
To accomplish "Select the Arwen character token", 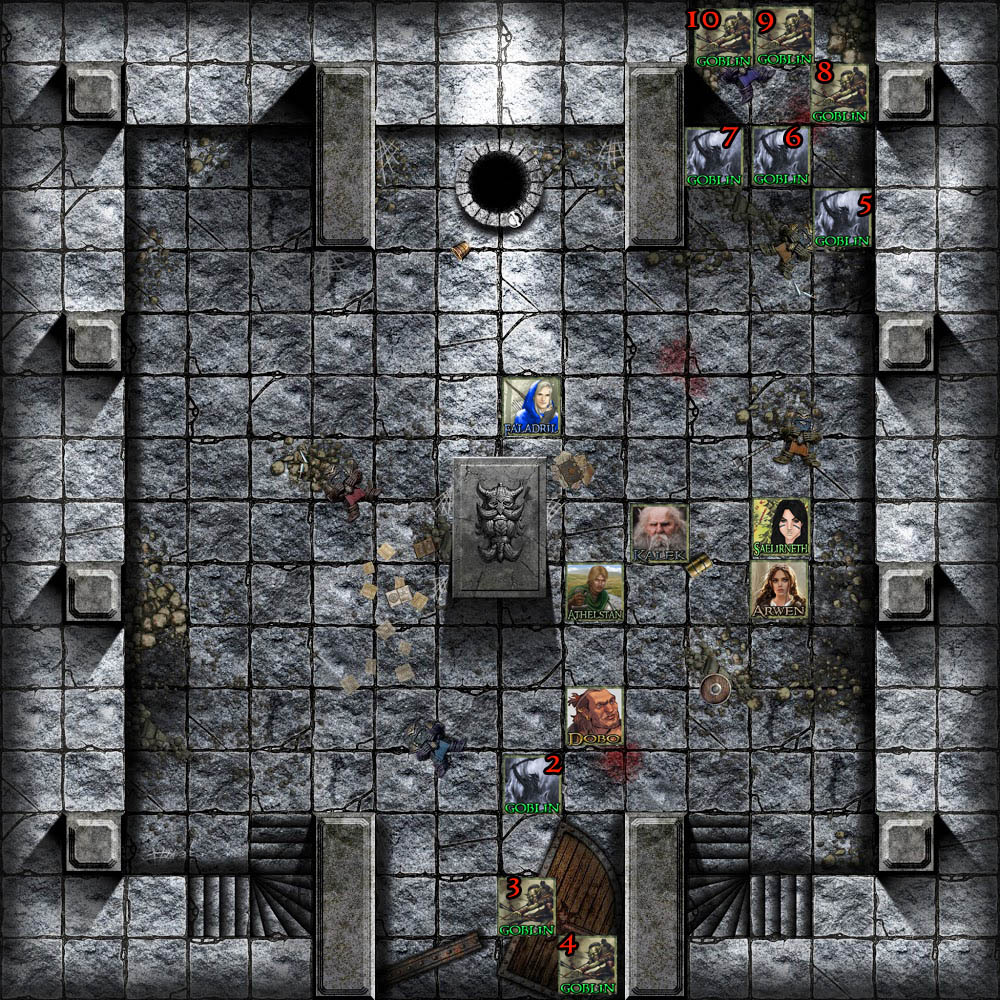I will pos(779,590).
